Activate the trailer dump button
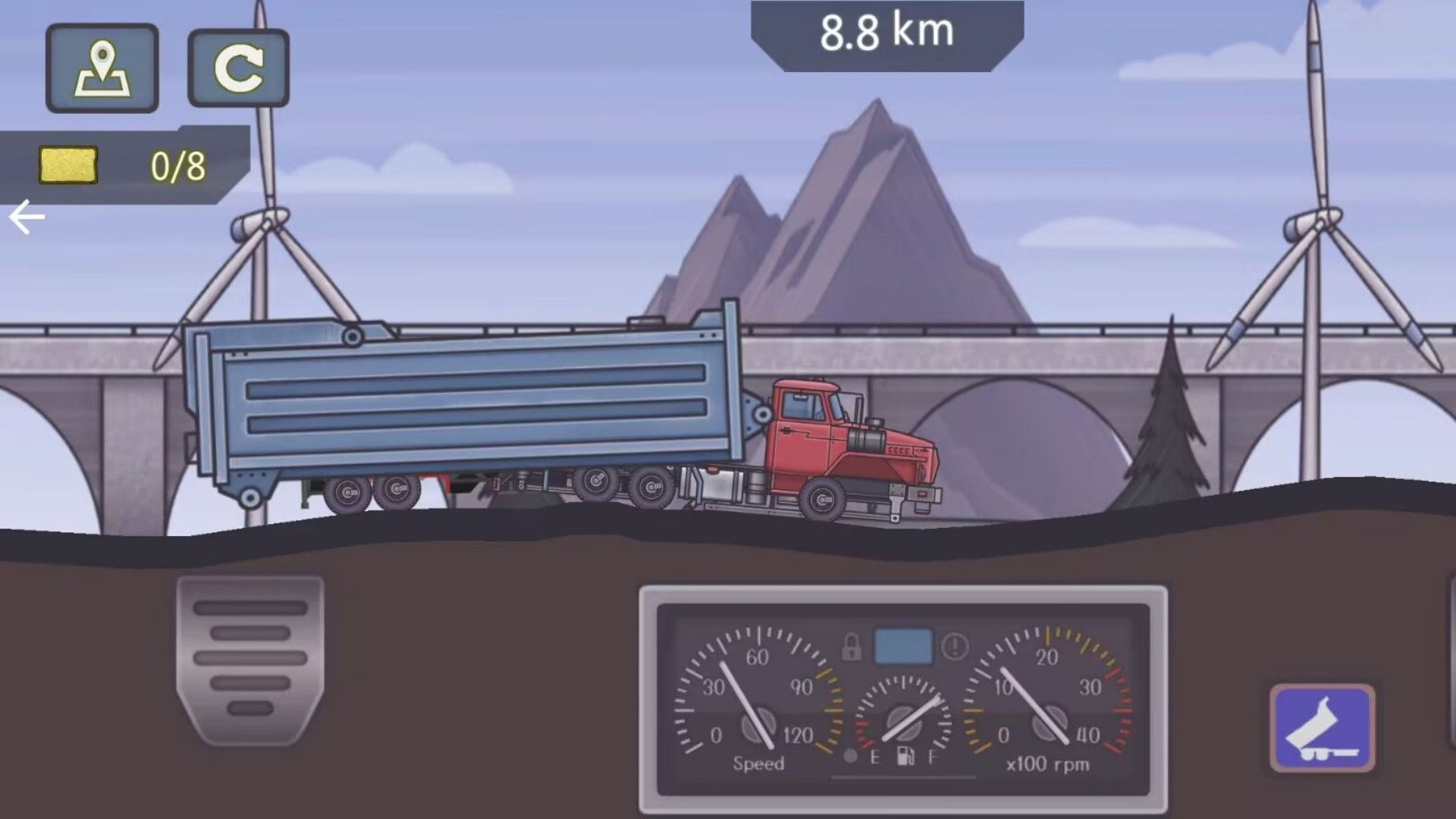1456x819 pixels. pos(1323,729)
